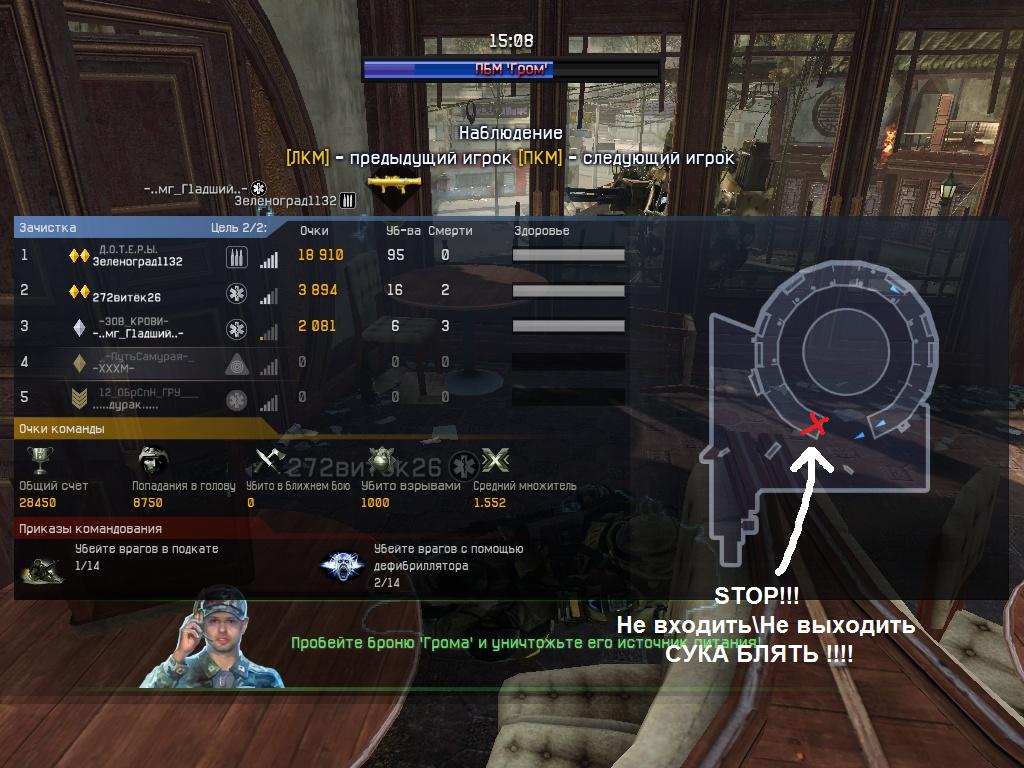Click the Зачистка mission header
1024x768 pixels.
[47, 228]
